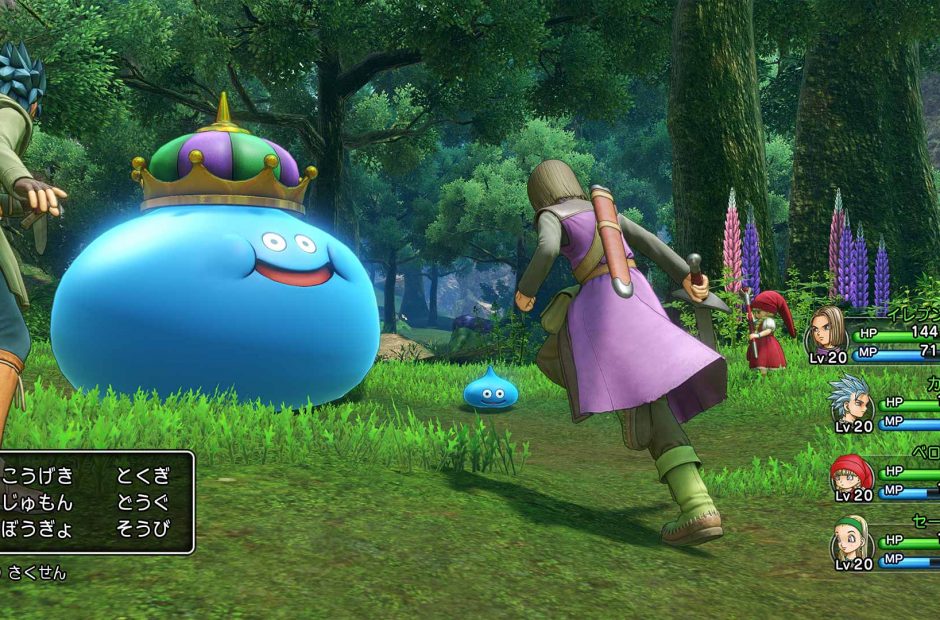This screenshot has width=940, height=620.
Task: Select the spiky blue-haired party member portrait
Action: coord(850,400)
